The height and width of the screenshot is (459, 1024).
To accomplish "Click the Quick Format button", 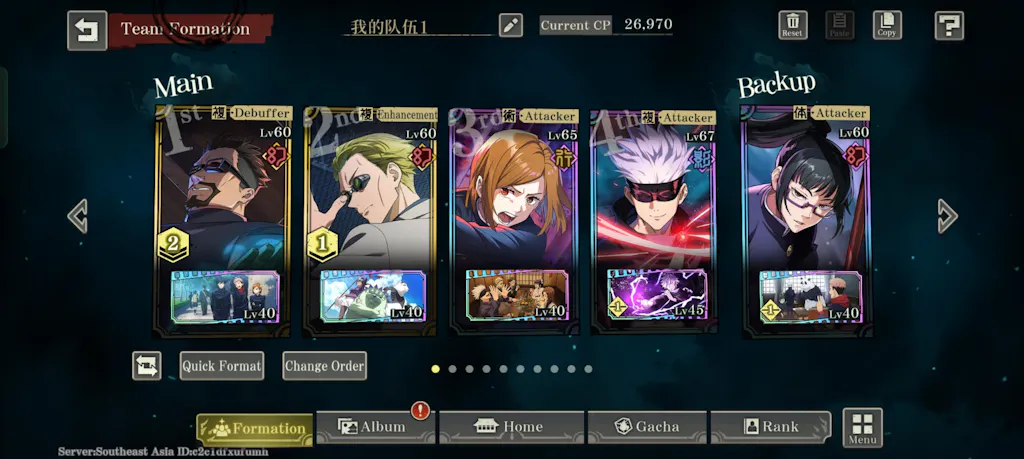I will (222, 366).
